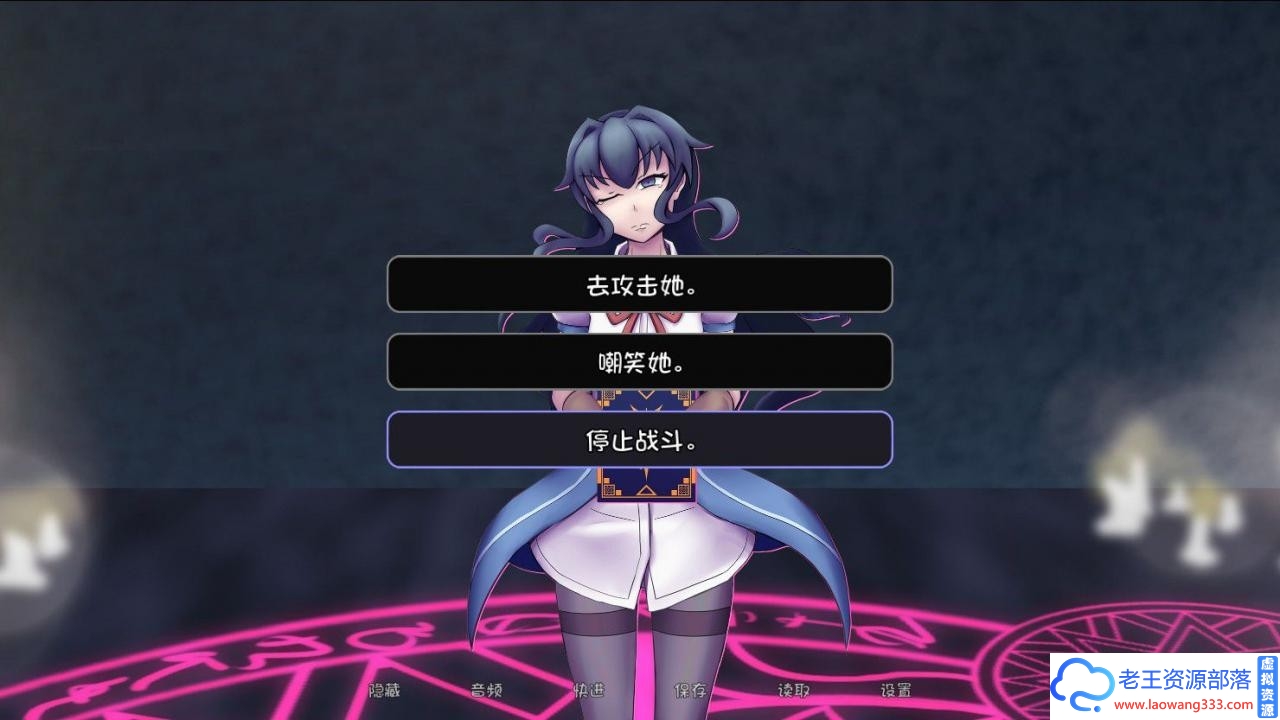Screen dimensions: 1280x720
Task: Open the 保存 save screen
Action: [x=692, y=690]
